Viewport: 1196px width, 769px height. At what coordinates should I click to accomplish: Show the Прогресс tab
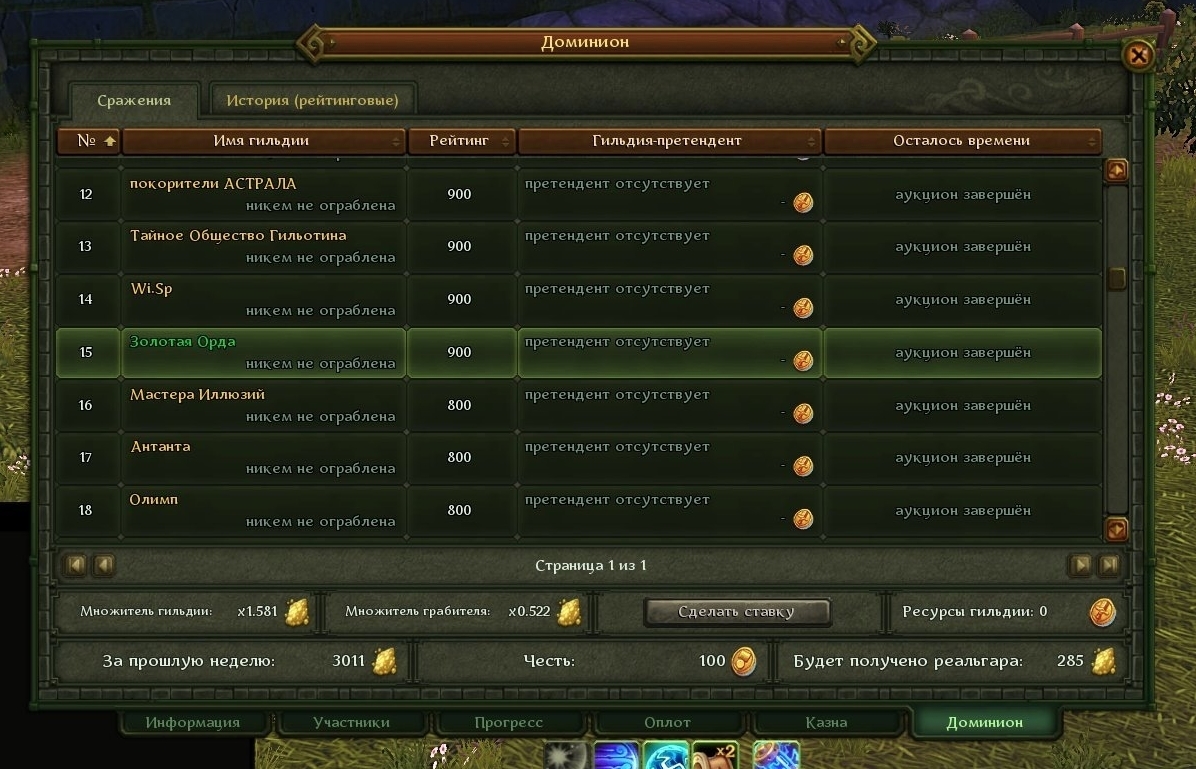point(509,722)
